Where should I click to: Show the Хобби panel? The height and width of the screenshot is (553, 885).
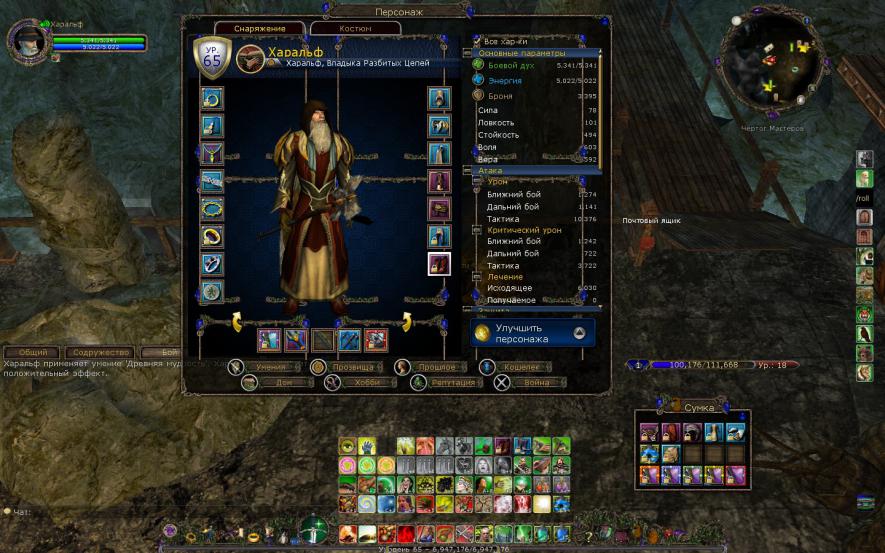368,382
